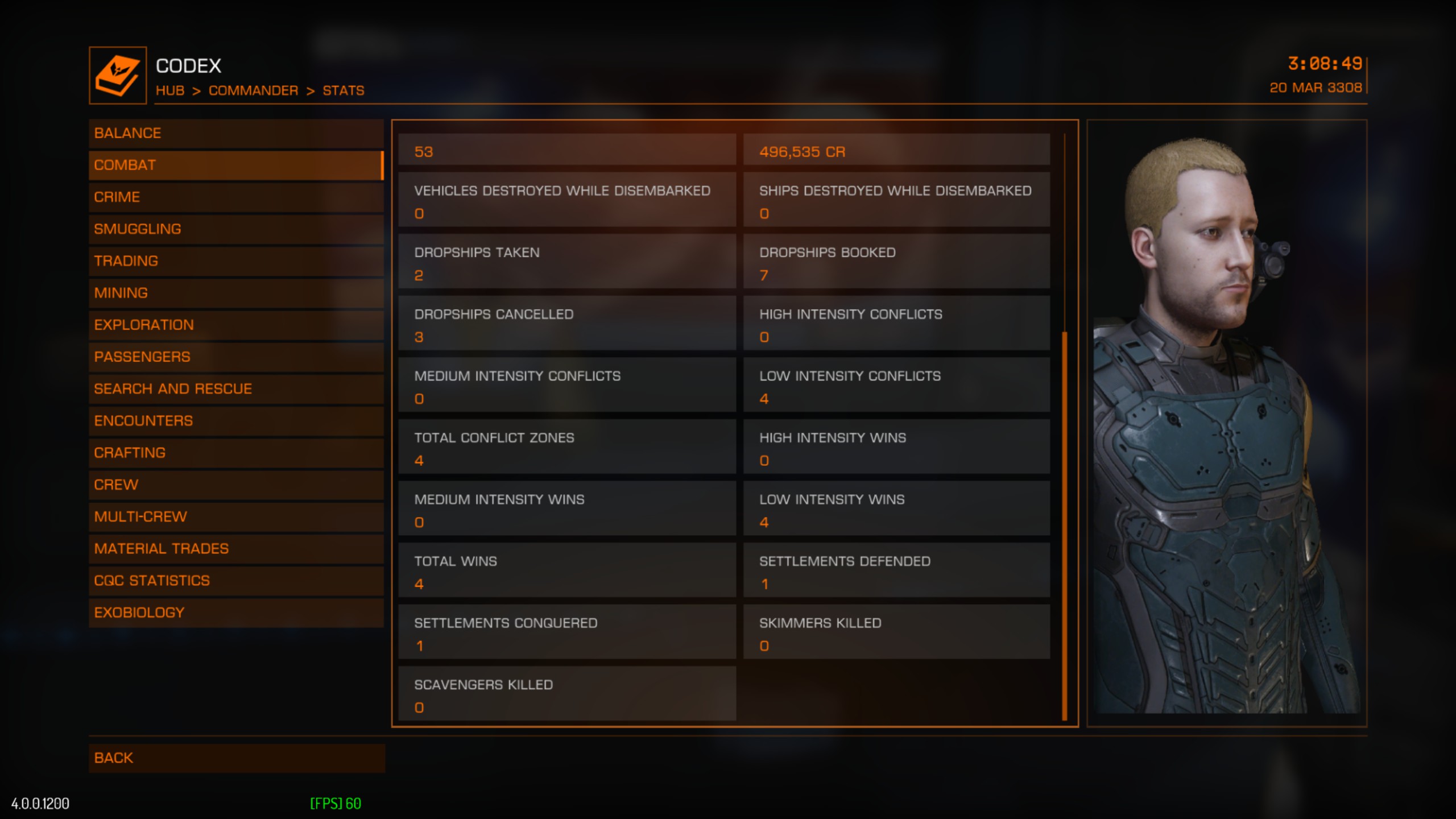Switch to Encounters statistics

click(235, 420)
